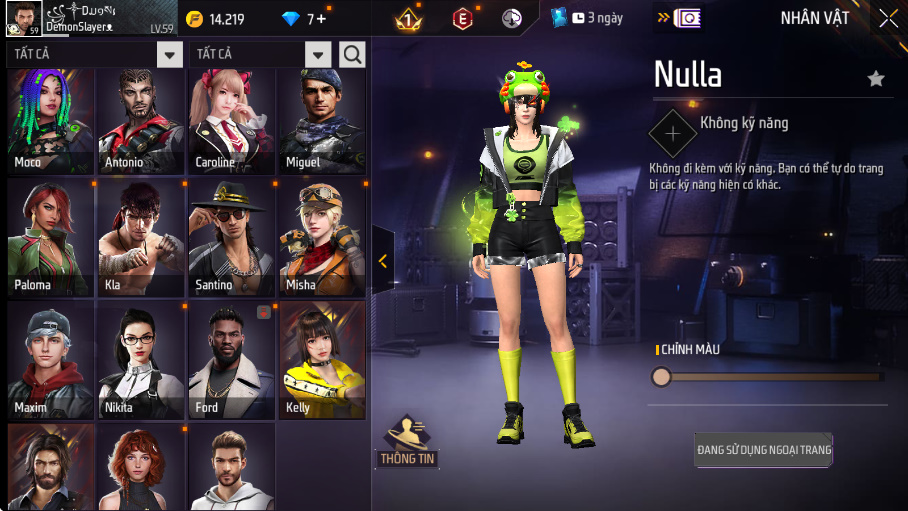
Task: Select Kla from the roster
Action: 140,239
